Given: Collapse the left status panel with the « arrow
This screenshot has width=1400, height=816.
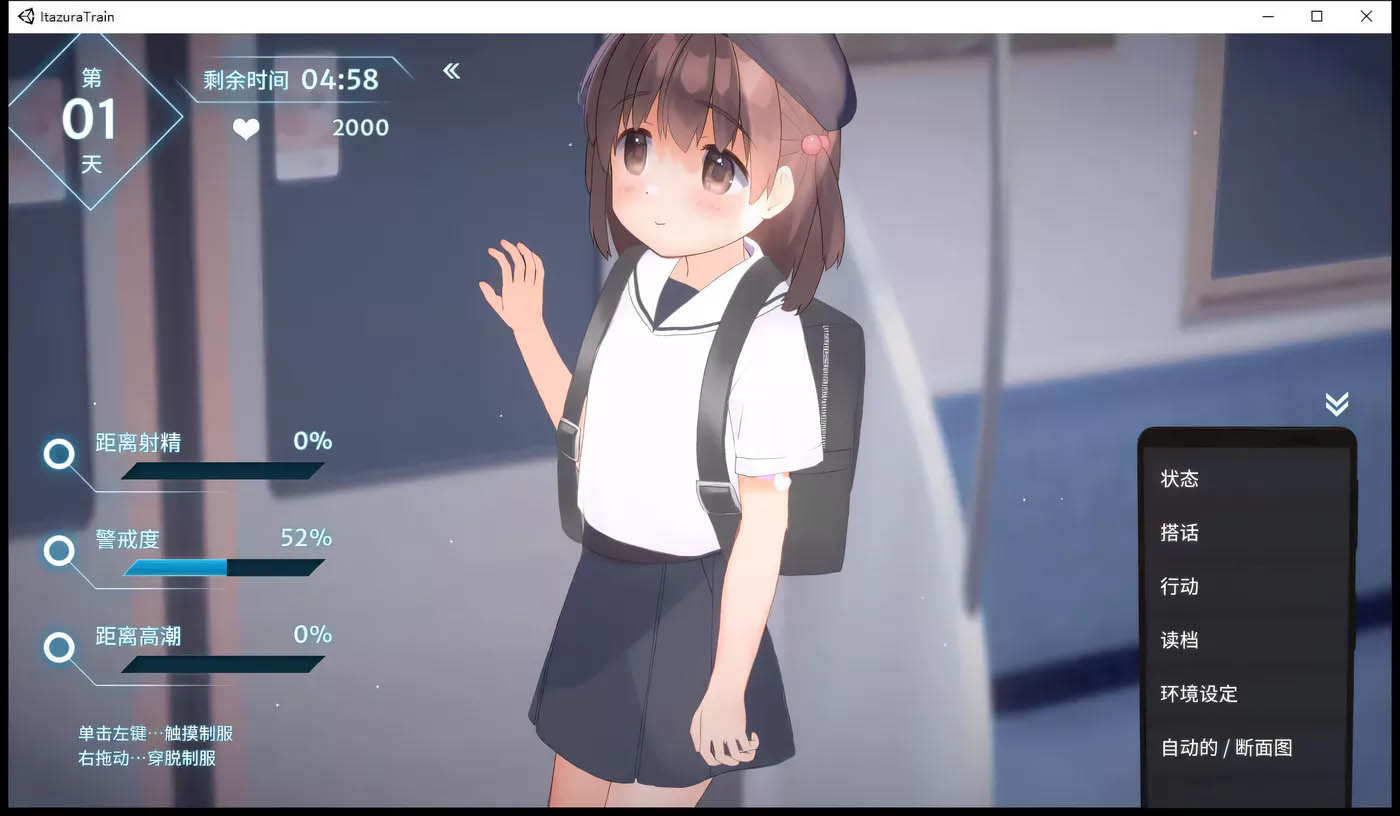Looking at the screenshot, I should click(451, 70).
